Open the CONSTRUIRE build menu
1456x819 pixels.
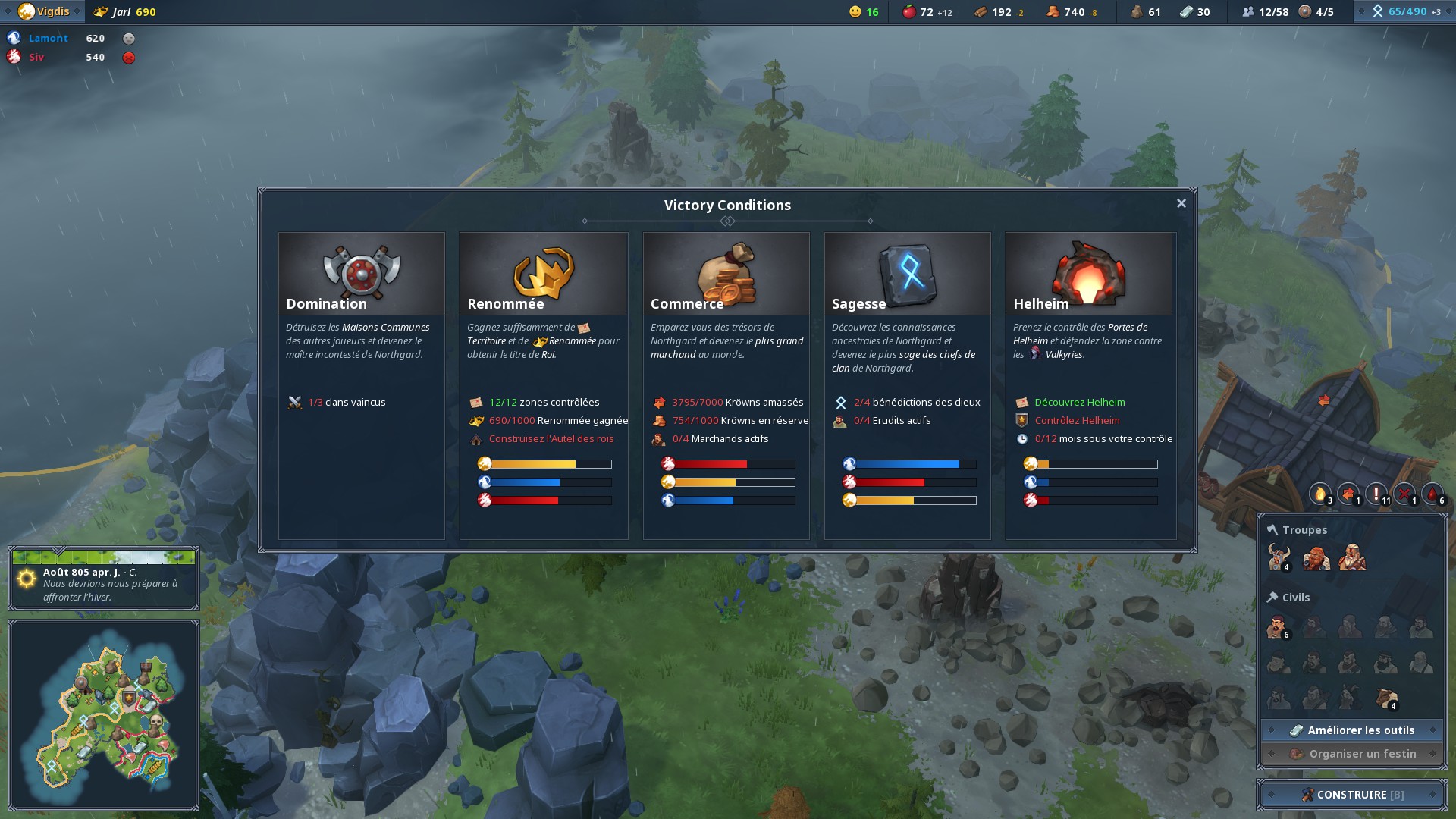1352,795
